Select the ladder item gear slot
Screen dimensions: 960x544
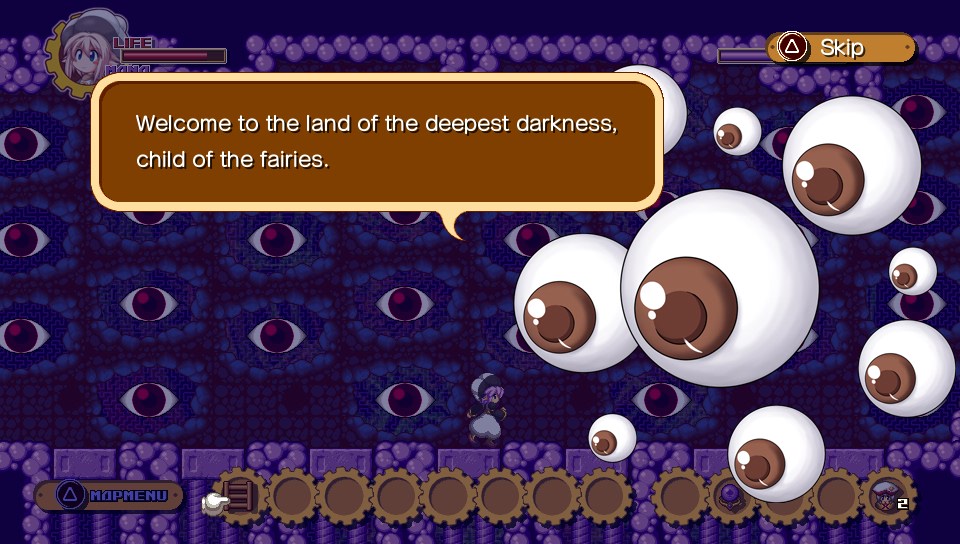240,496
